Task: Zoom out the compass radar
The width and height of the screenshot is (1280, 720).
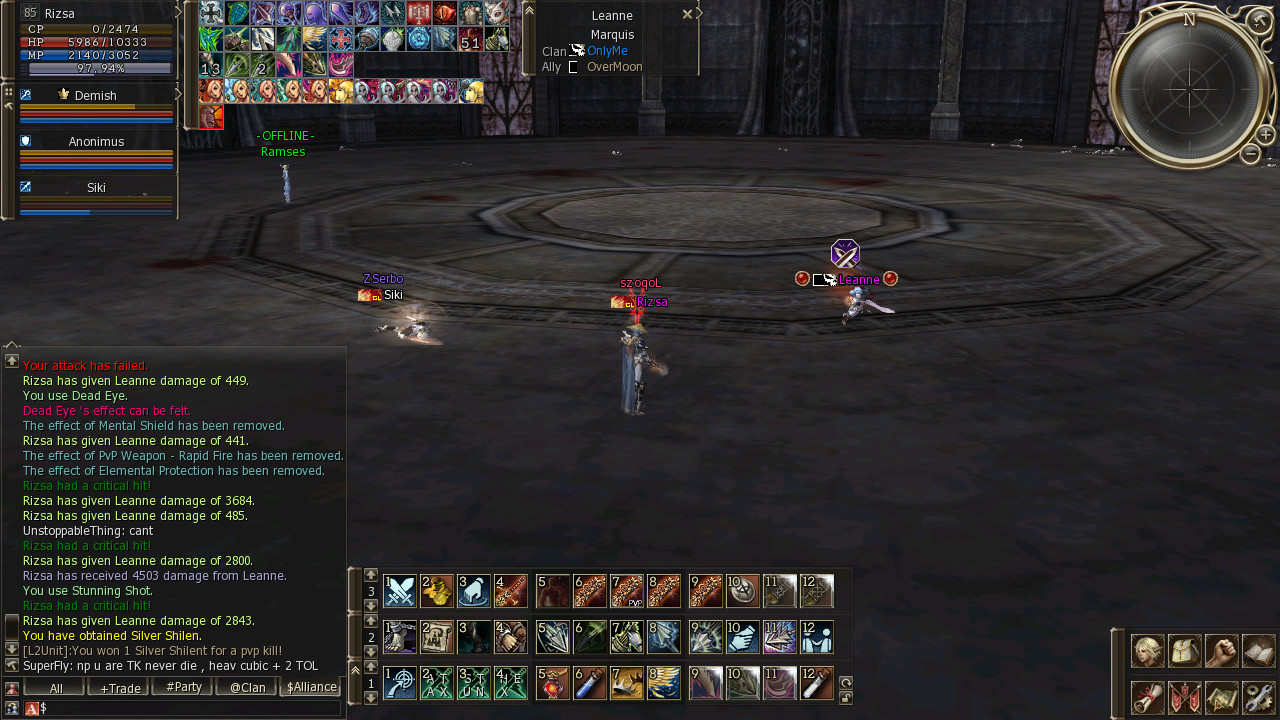Action: (x=1250, y=154)
